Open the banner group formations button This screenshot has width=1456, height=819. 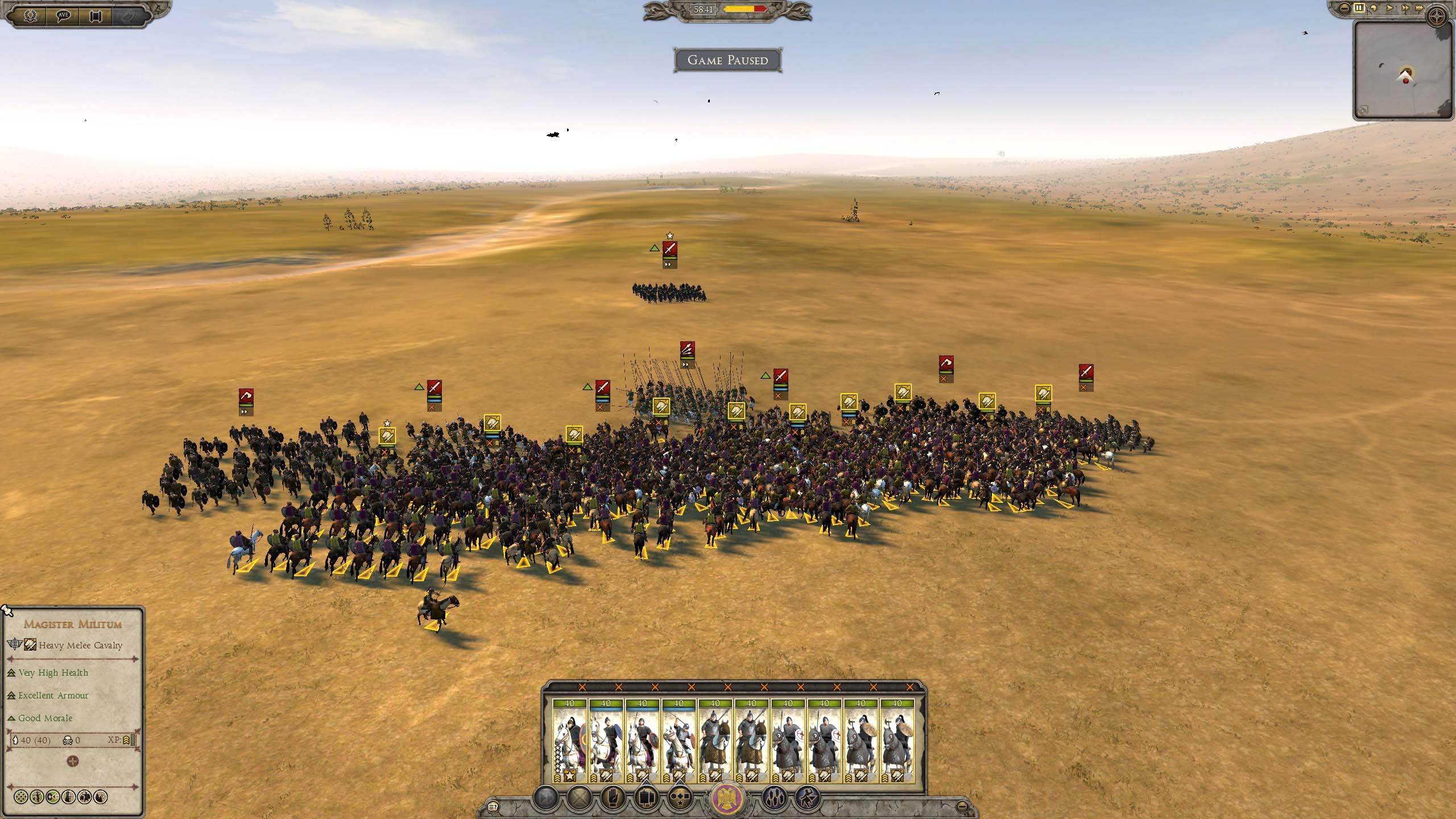(x=646, y=799)
